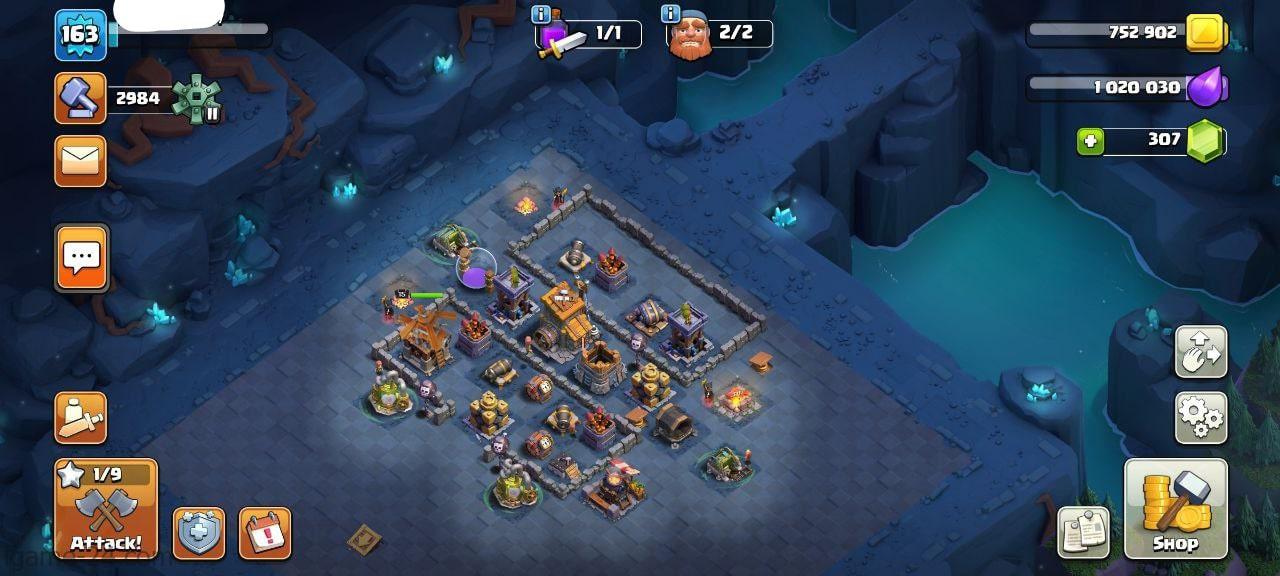Image resolution: width=1280 pixels, height=576 pixels.
Task: Start a battle with the Attack! button
Action: click(106, 508)
